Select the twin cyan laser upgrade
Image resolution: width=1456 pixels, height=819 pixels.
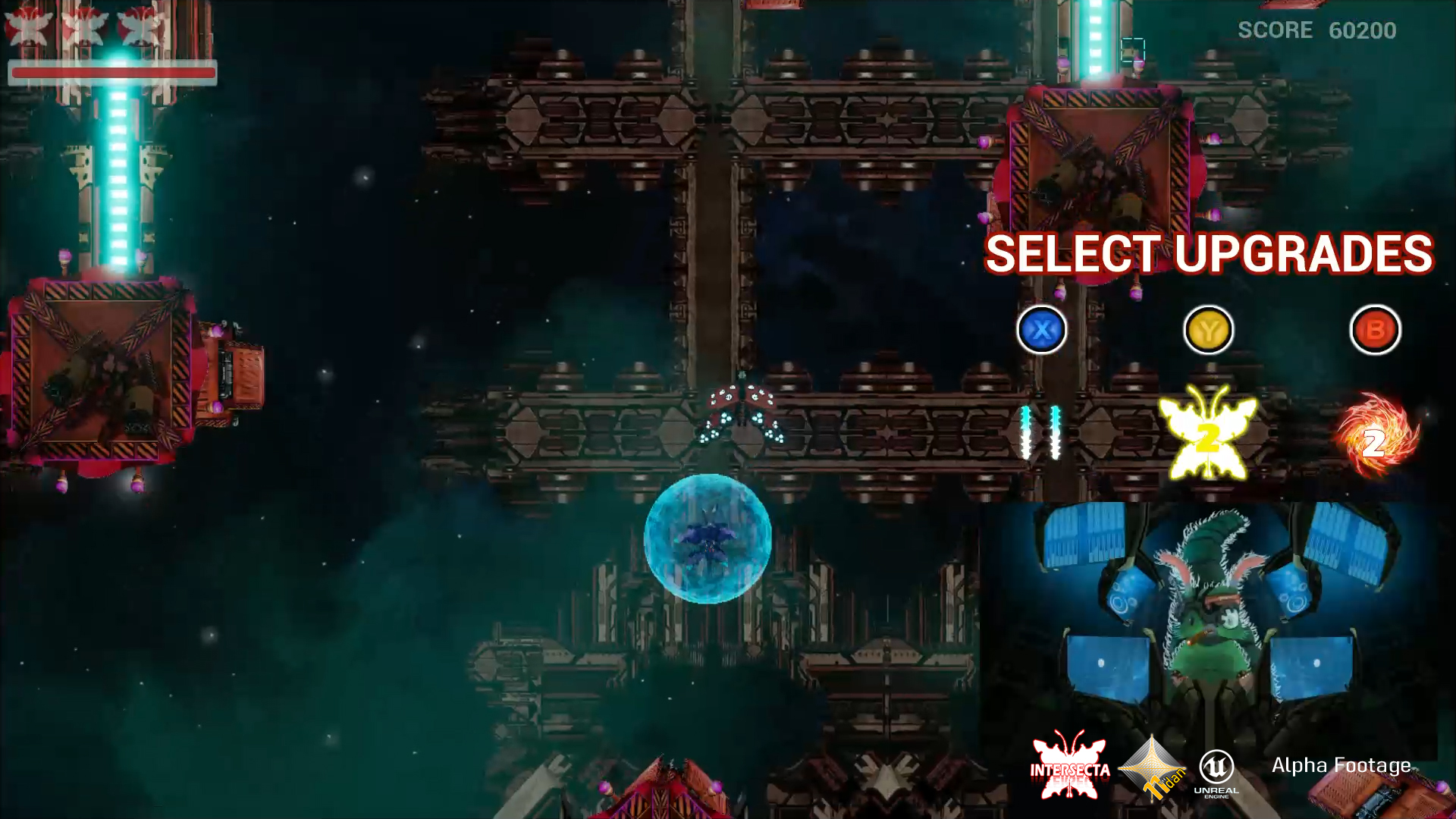pos(1040,432)
